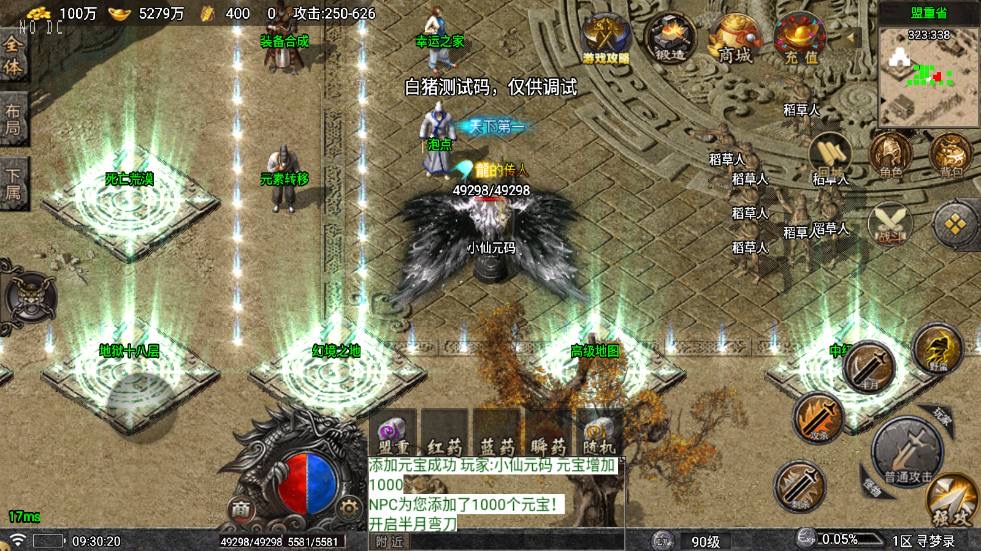Activate the 攻杀 flaming sword skill
981x551 pixels.
(x=819, y=419)
